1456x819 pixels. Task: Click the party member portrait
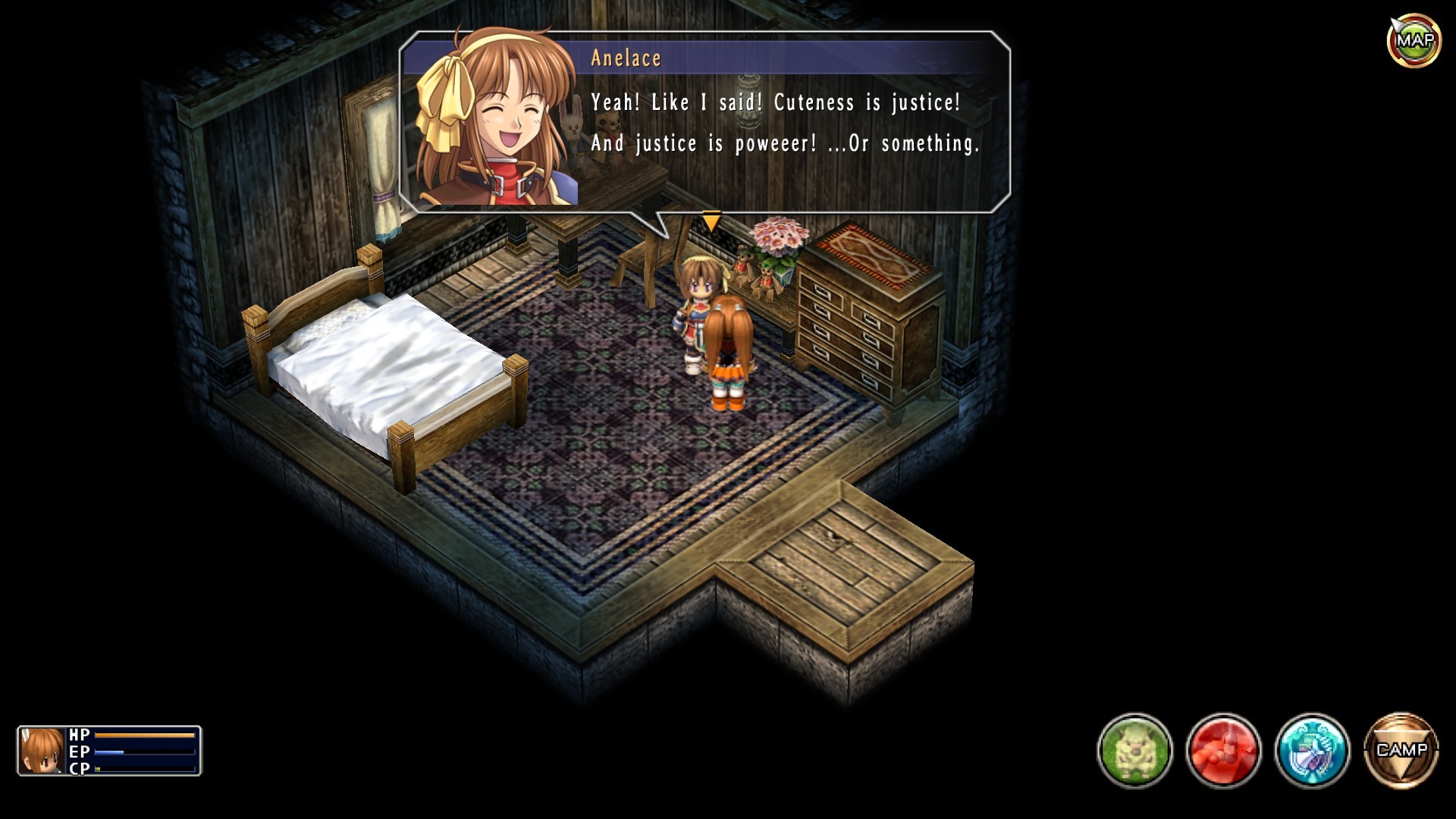point(42,751)
